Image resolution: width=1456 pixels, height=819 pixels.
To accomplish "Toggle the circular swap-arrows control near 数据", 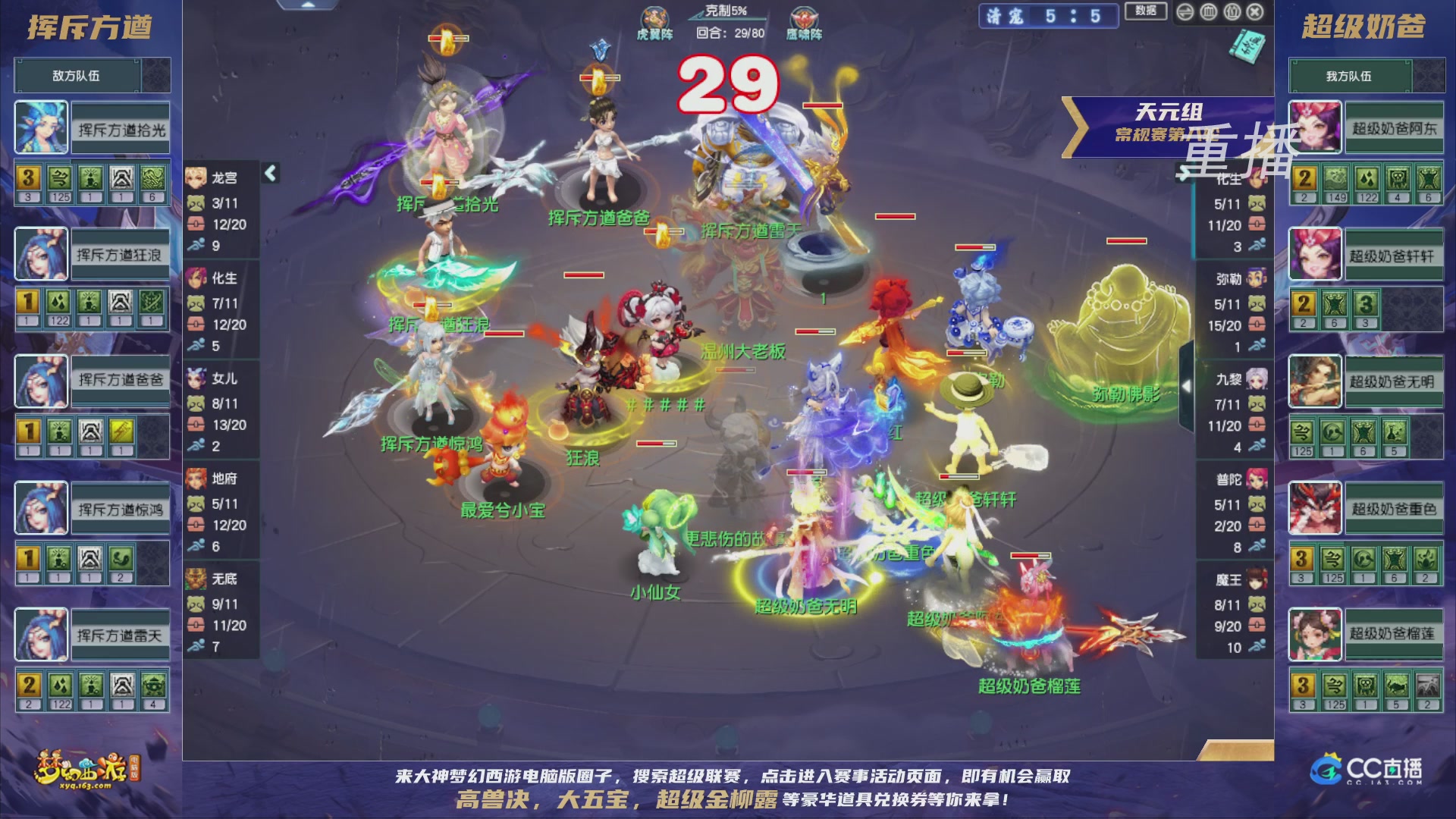I will tap(1185, 12).
